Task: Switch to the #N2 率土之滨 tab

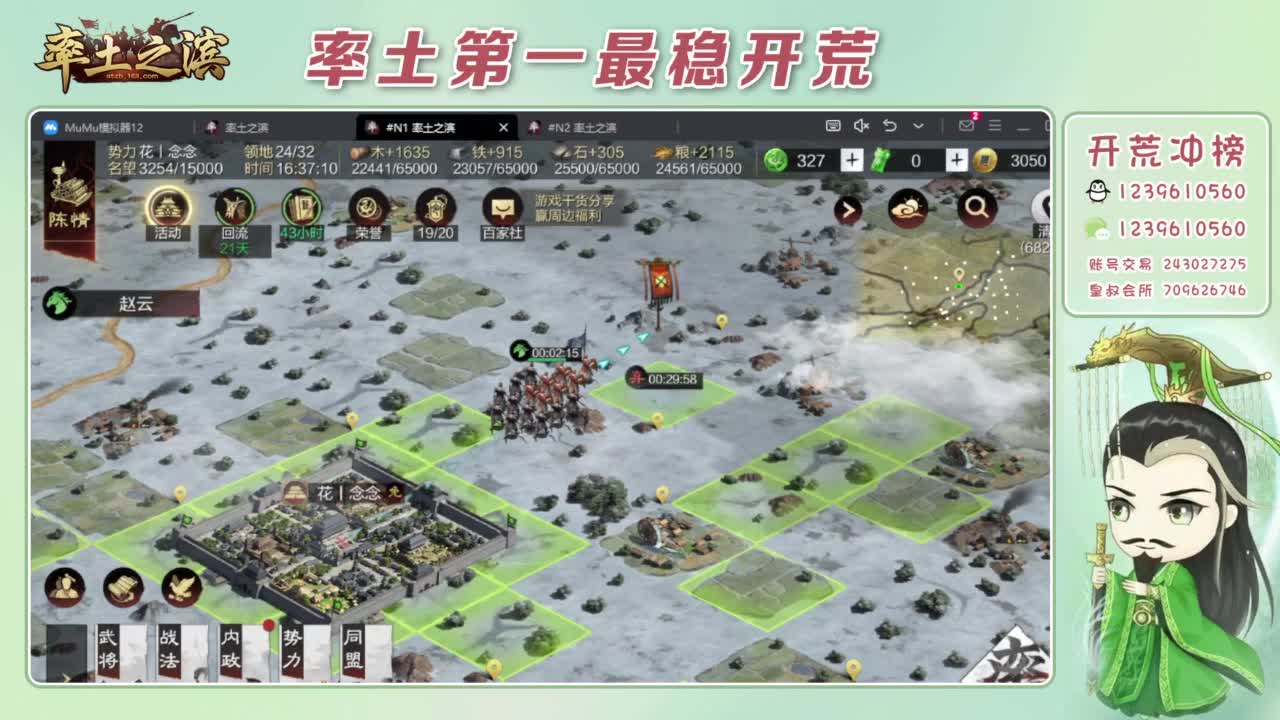Action: tap(578, 127)
